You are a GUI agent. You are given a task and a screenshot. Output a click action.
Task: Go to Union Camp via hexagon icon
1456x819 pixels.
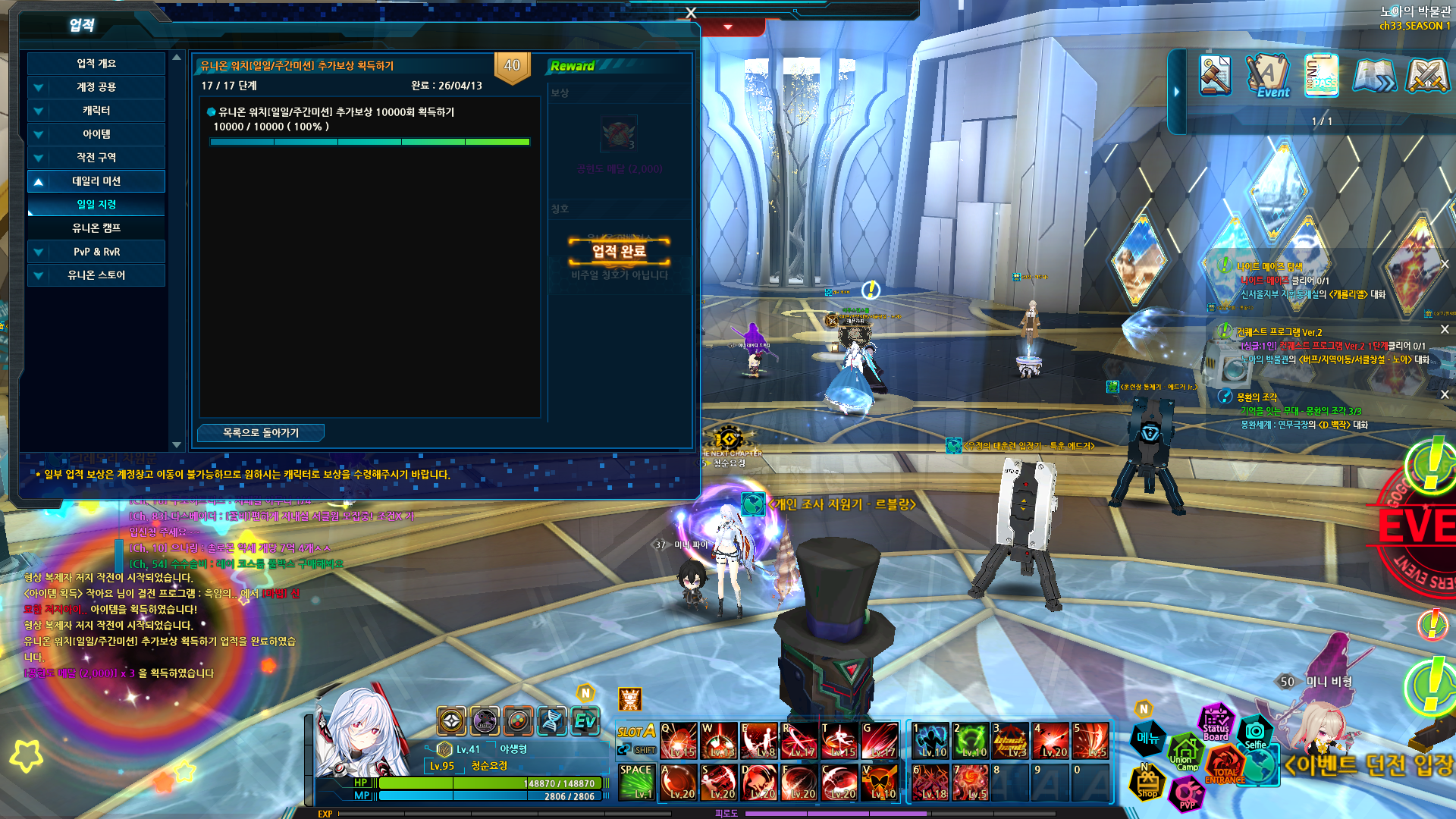pos(1183,754)
